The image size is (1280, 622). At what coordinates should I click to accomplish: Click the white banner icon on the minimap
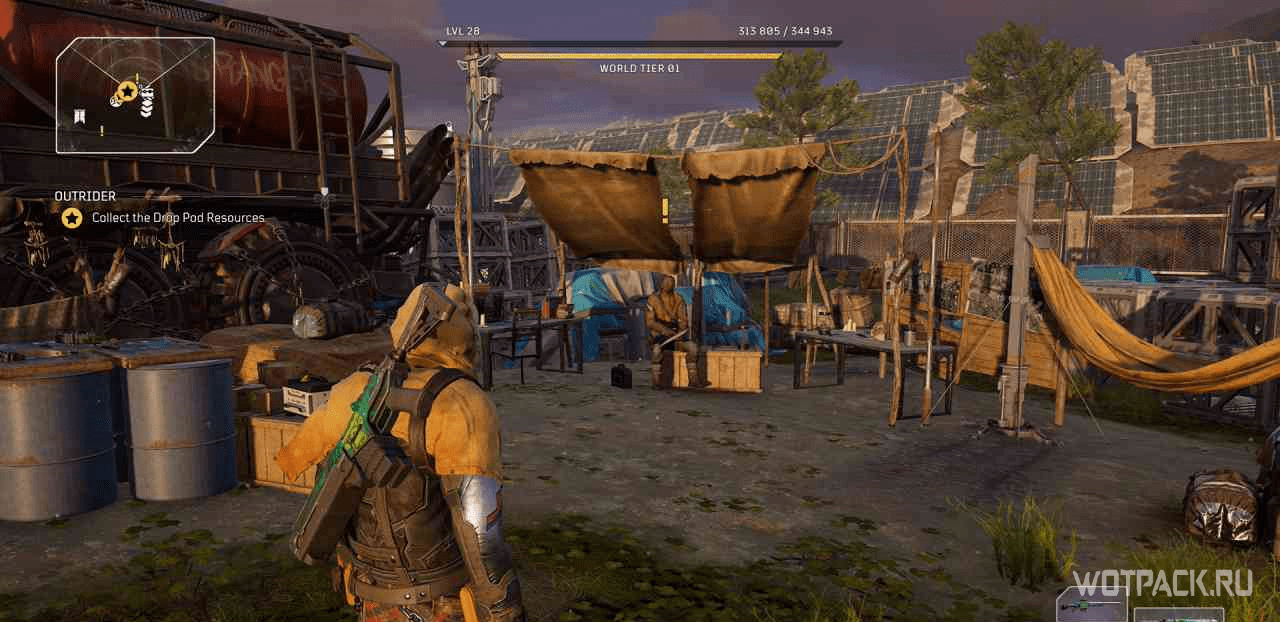(x=80, y=119)
